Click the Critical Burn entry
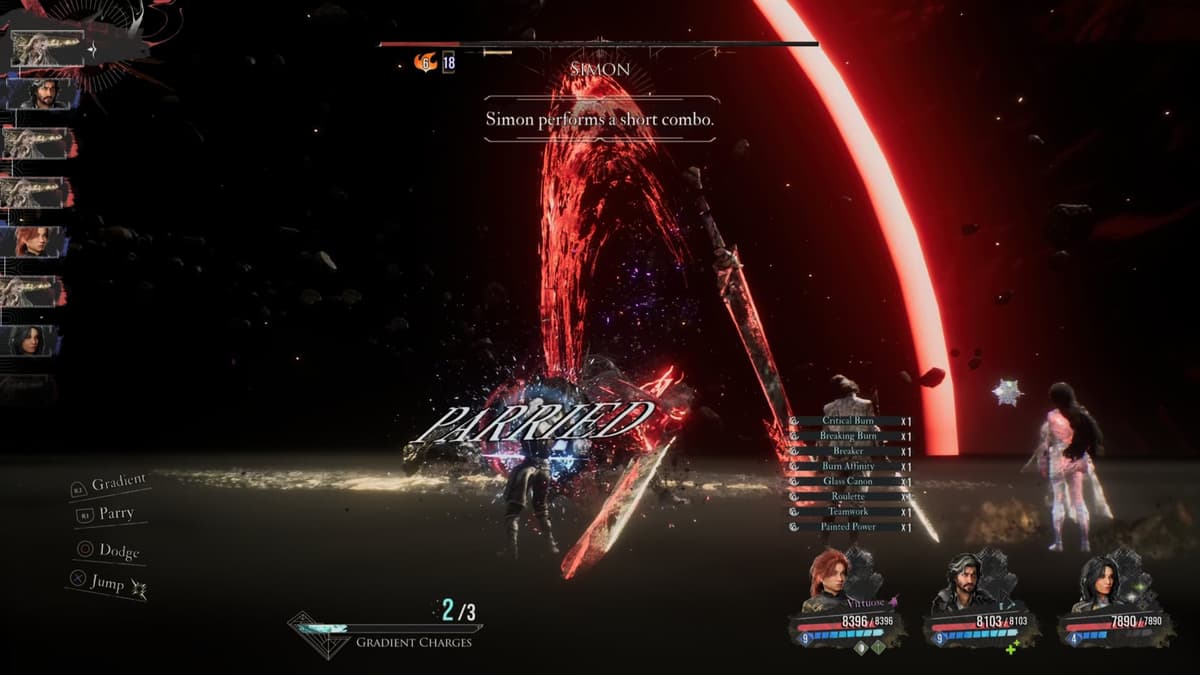 tap(848, 421)
